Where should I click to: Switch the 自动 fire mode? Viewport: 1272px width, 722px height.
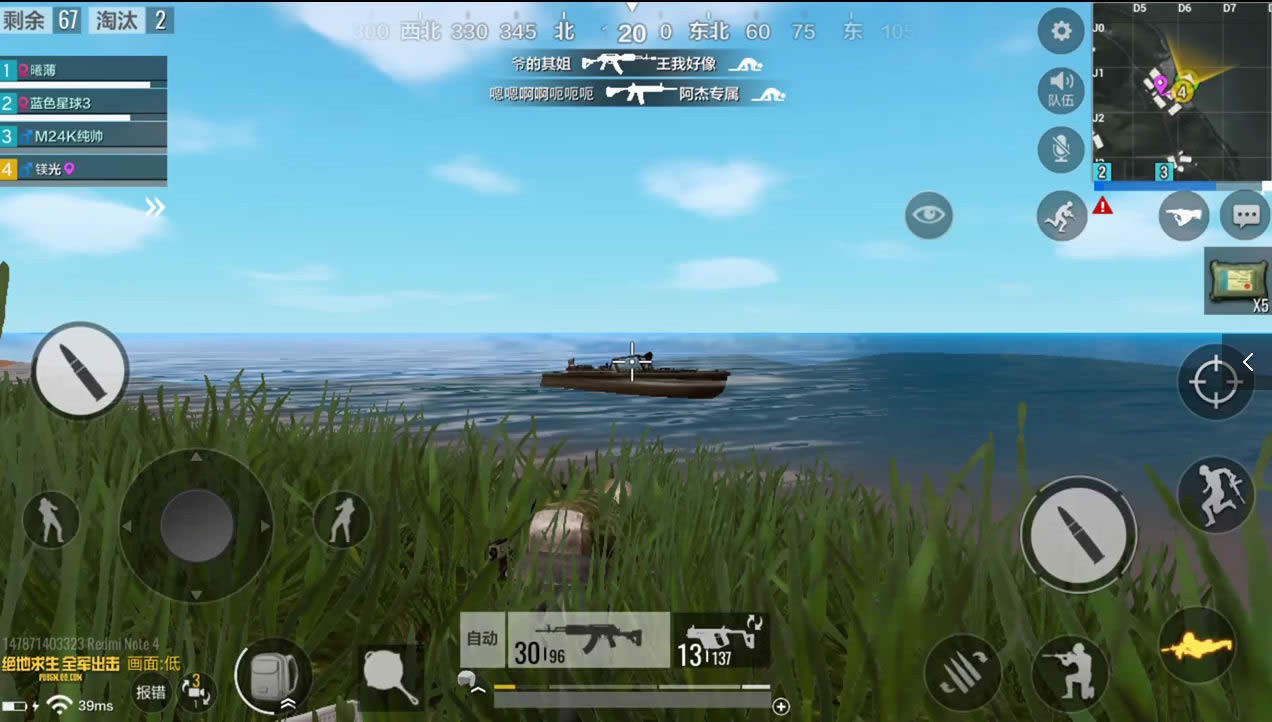coord(483,639)
